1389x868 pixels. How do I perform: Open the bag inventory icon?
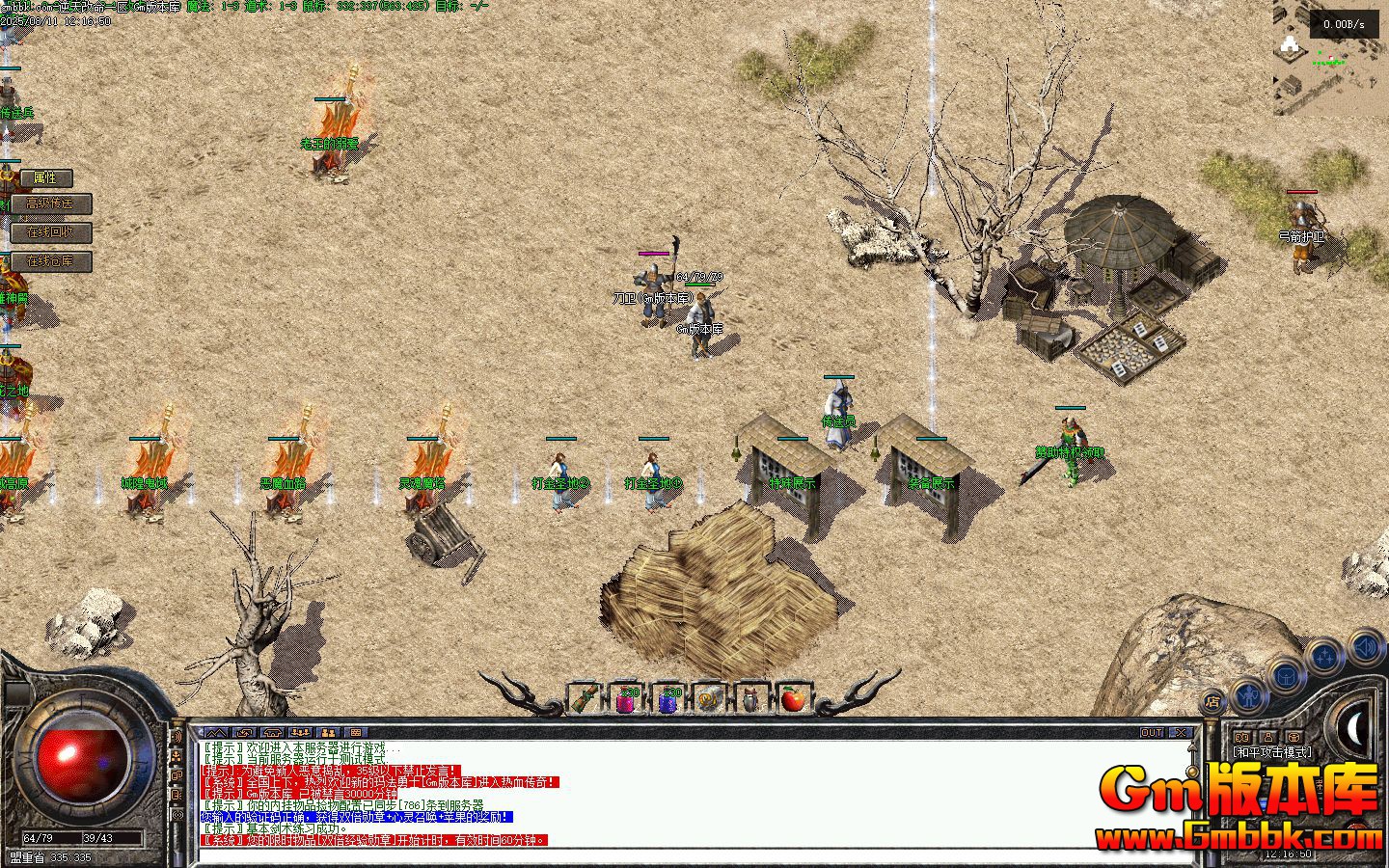pyautogui.click(x=1287, y=675)
